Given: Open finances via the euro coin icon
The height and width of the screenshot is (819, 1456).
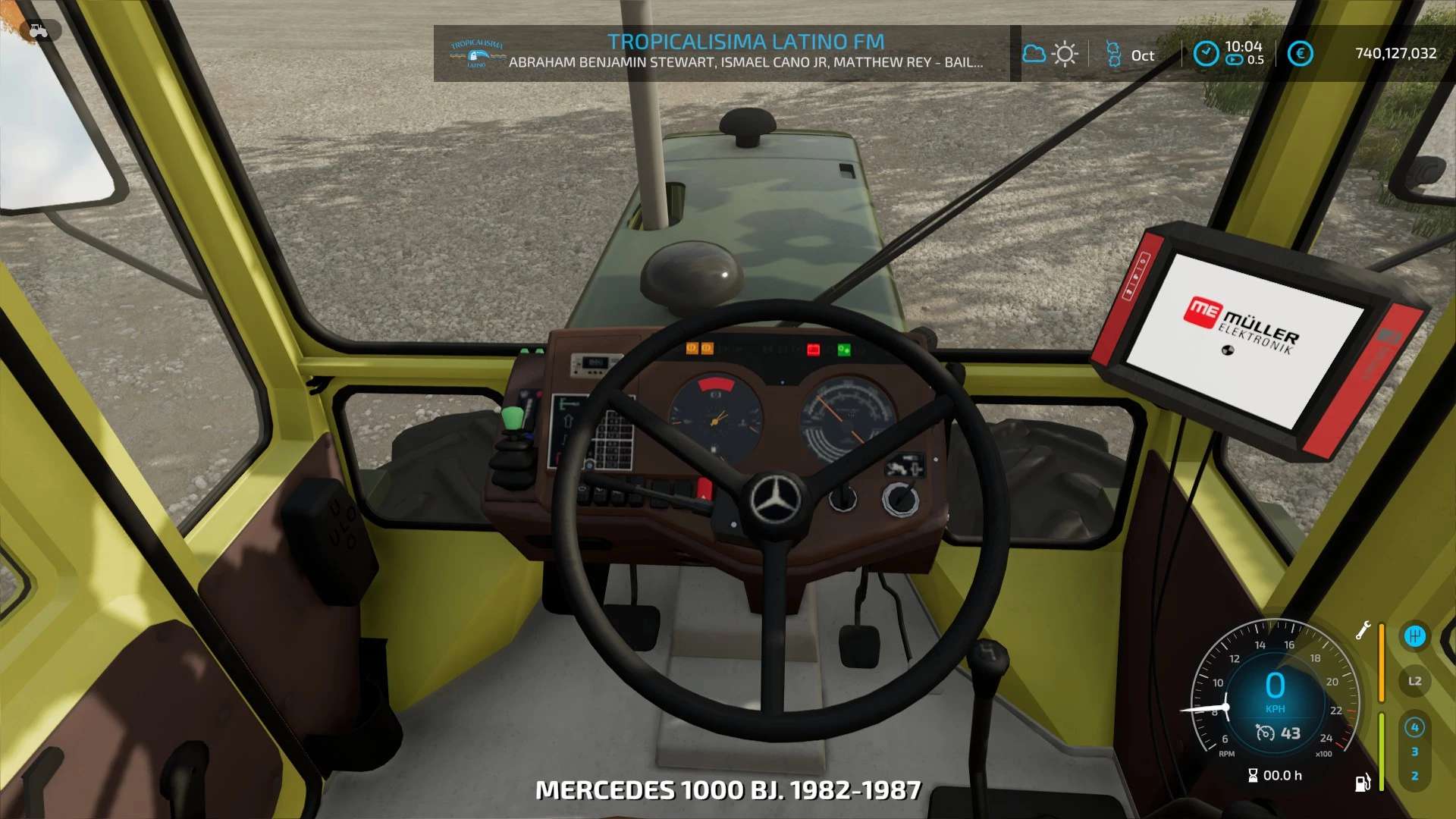Looking at the screenshot, I should [1300, 54].
